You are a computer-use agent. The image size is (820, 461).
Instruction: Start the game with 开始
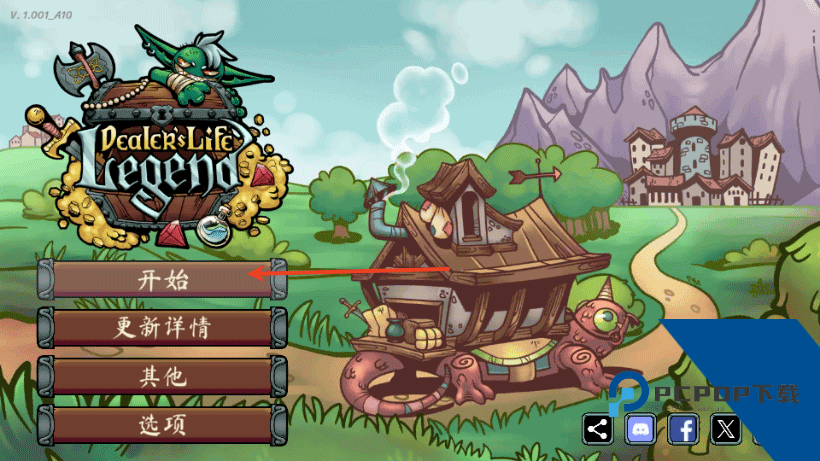(x=162, y=279)
